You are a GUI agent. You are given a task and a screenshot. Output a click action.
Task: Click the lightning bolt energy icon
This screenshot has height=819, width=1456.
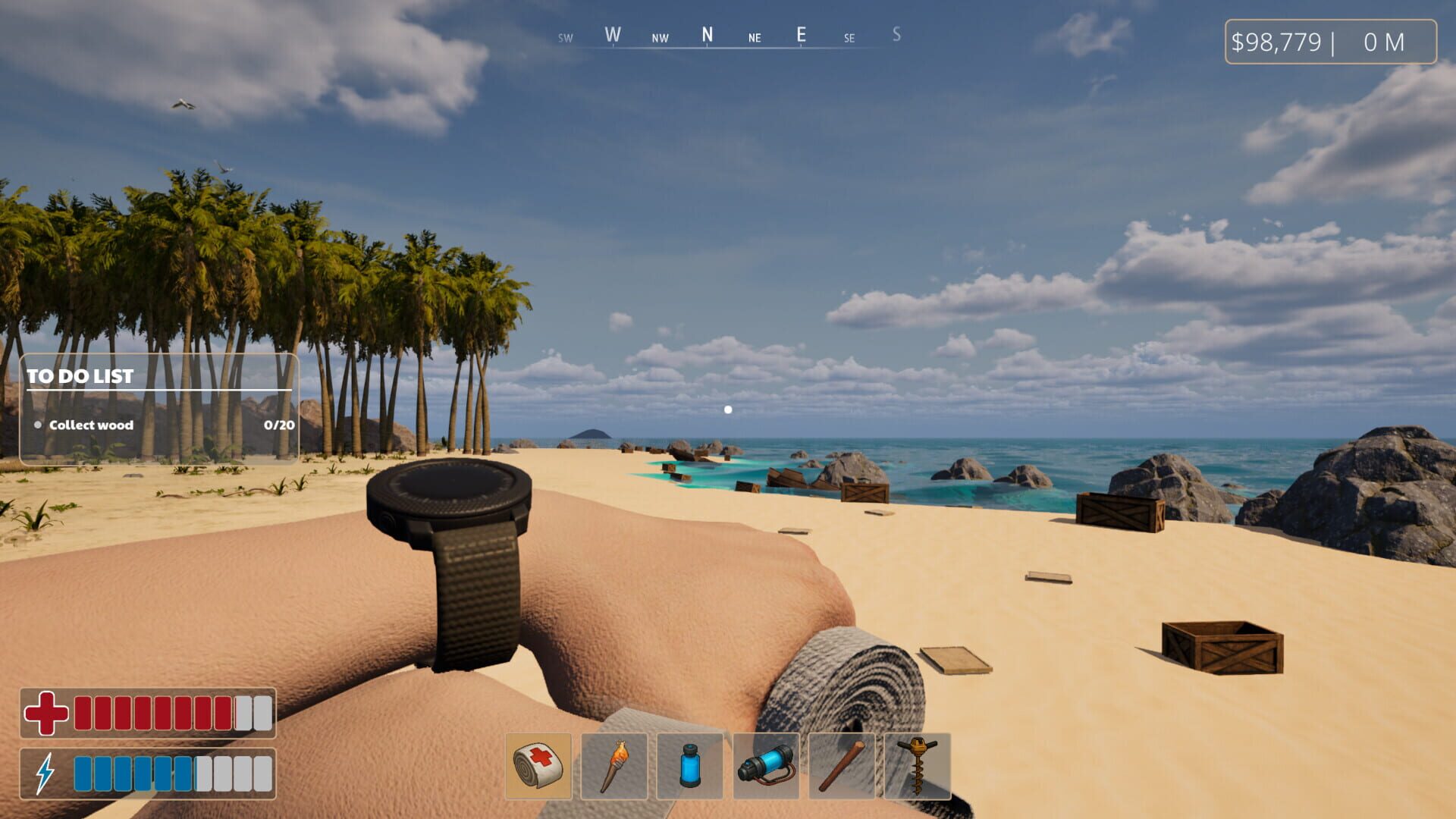tap(44, 771)
